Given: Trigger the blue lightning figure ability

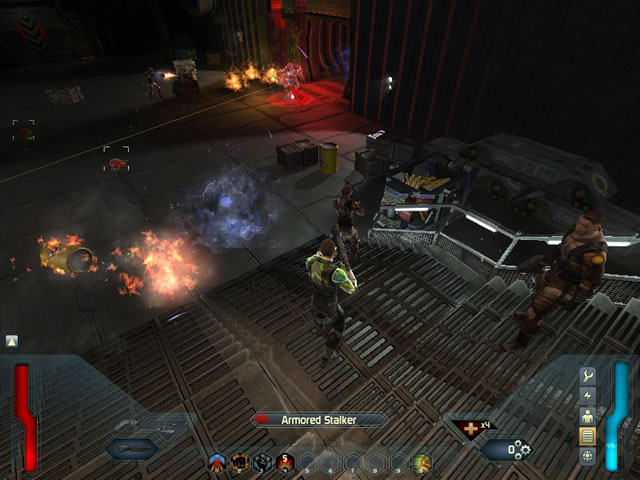Looking at the screenshot, I should pos(262,463).
